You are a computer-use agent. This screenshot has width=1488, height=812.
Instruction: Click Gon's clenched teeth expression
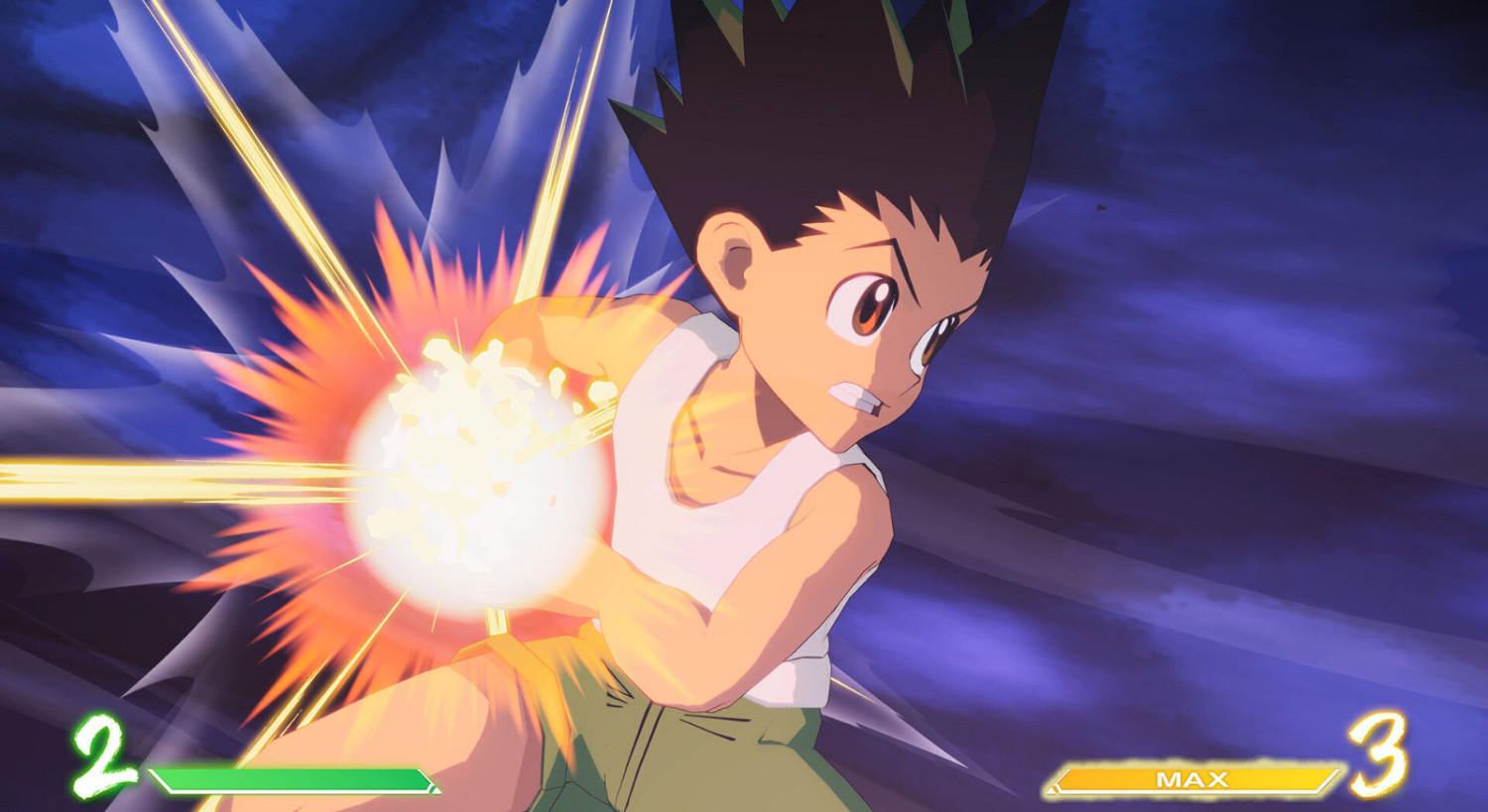(x=855, y=395)
